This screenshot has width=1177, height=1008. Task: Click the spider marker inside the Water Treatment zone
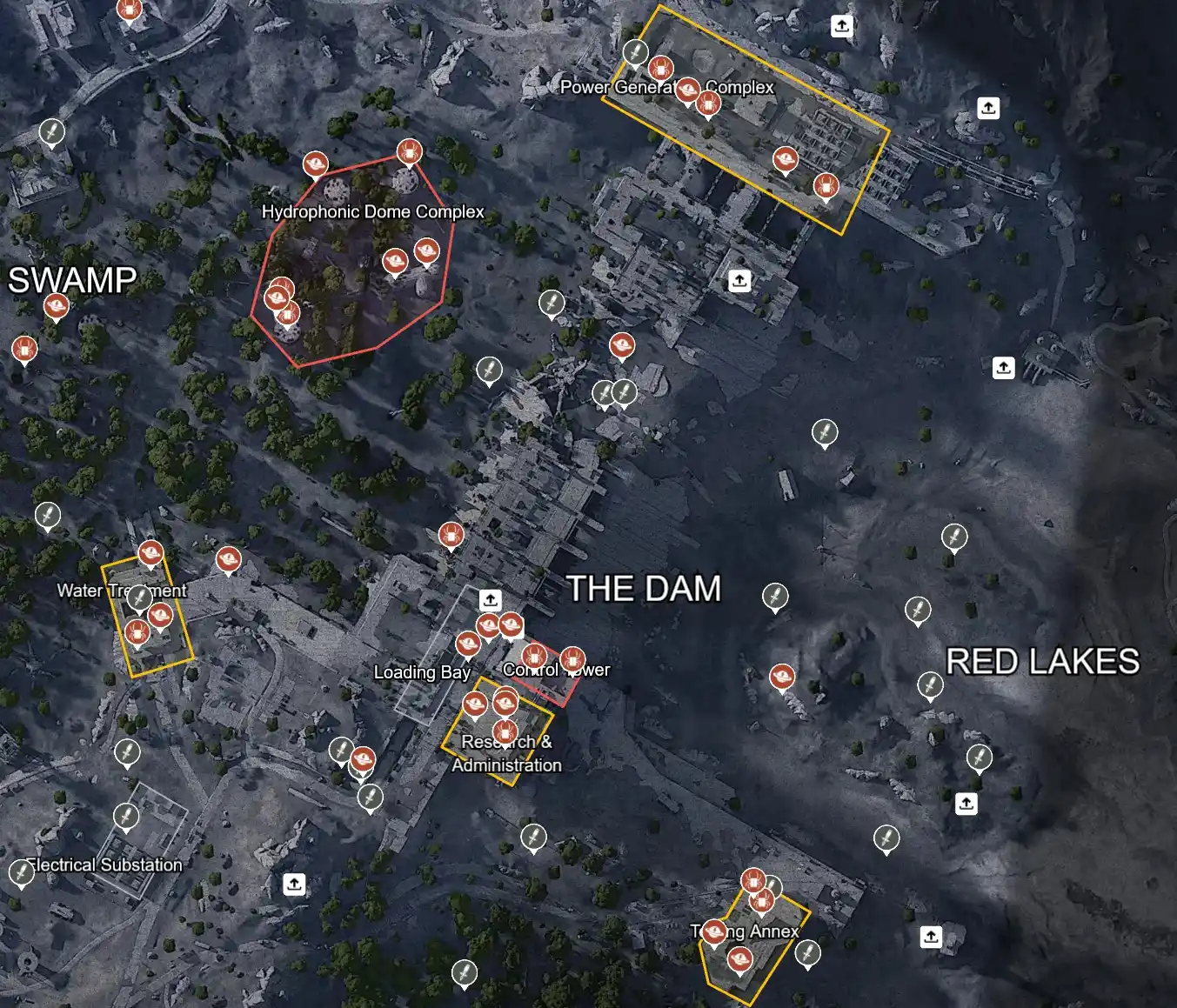click(x=137, y=632)
